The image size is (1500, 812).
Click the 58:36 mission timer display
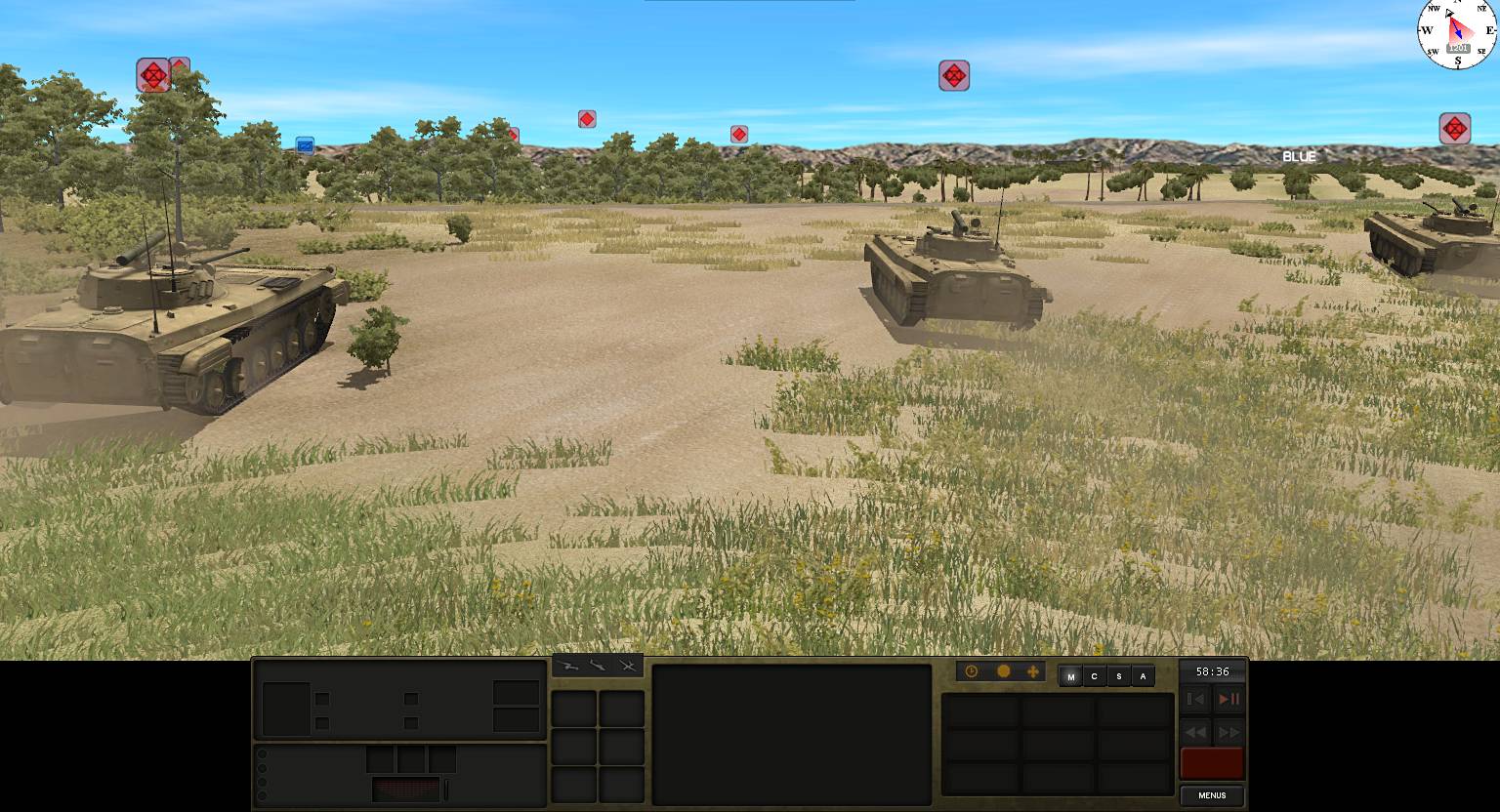pyautogui.click(x=1211, y=671)
